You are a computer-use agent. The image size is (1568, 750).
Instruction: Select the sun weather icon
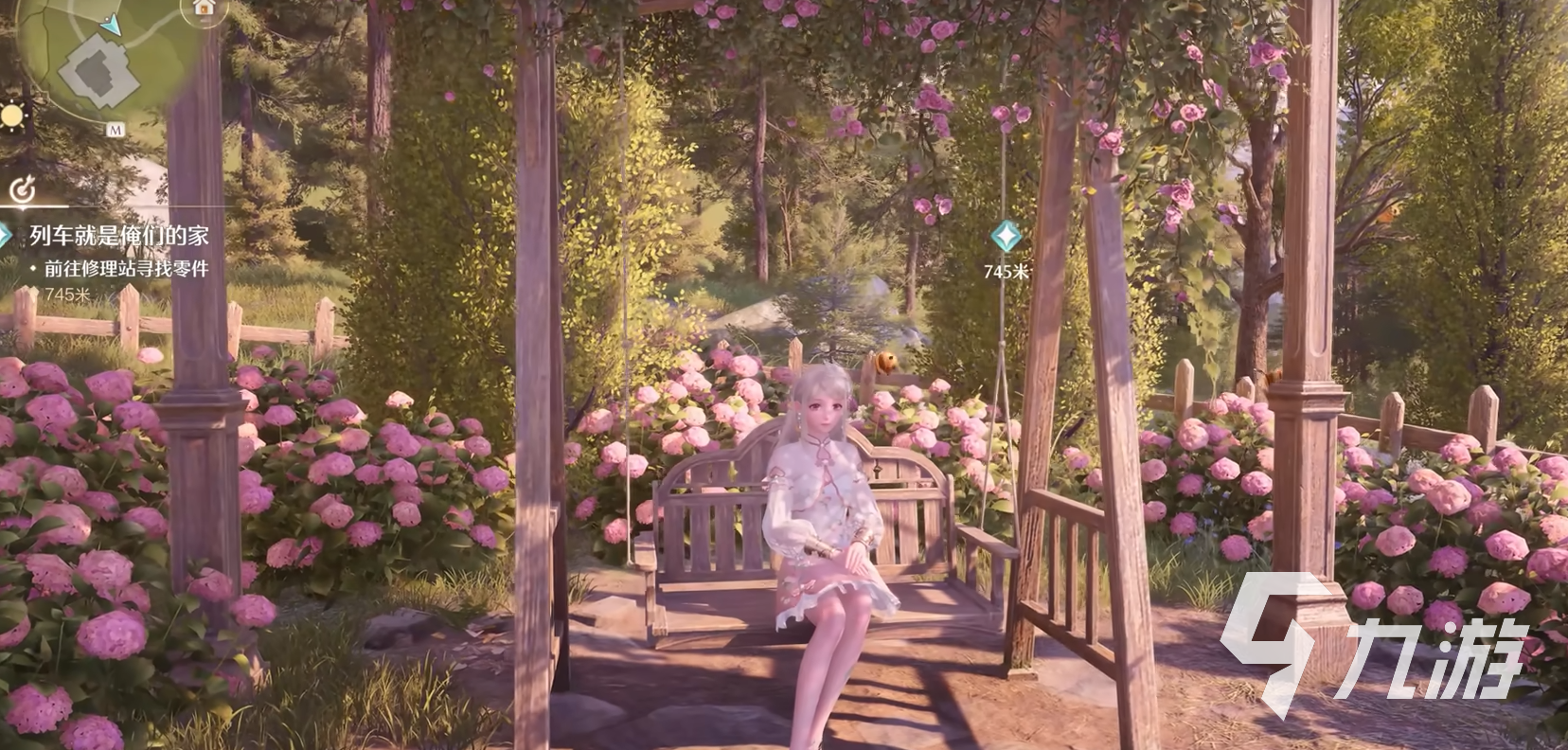coord(11,116)
